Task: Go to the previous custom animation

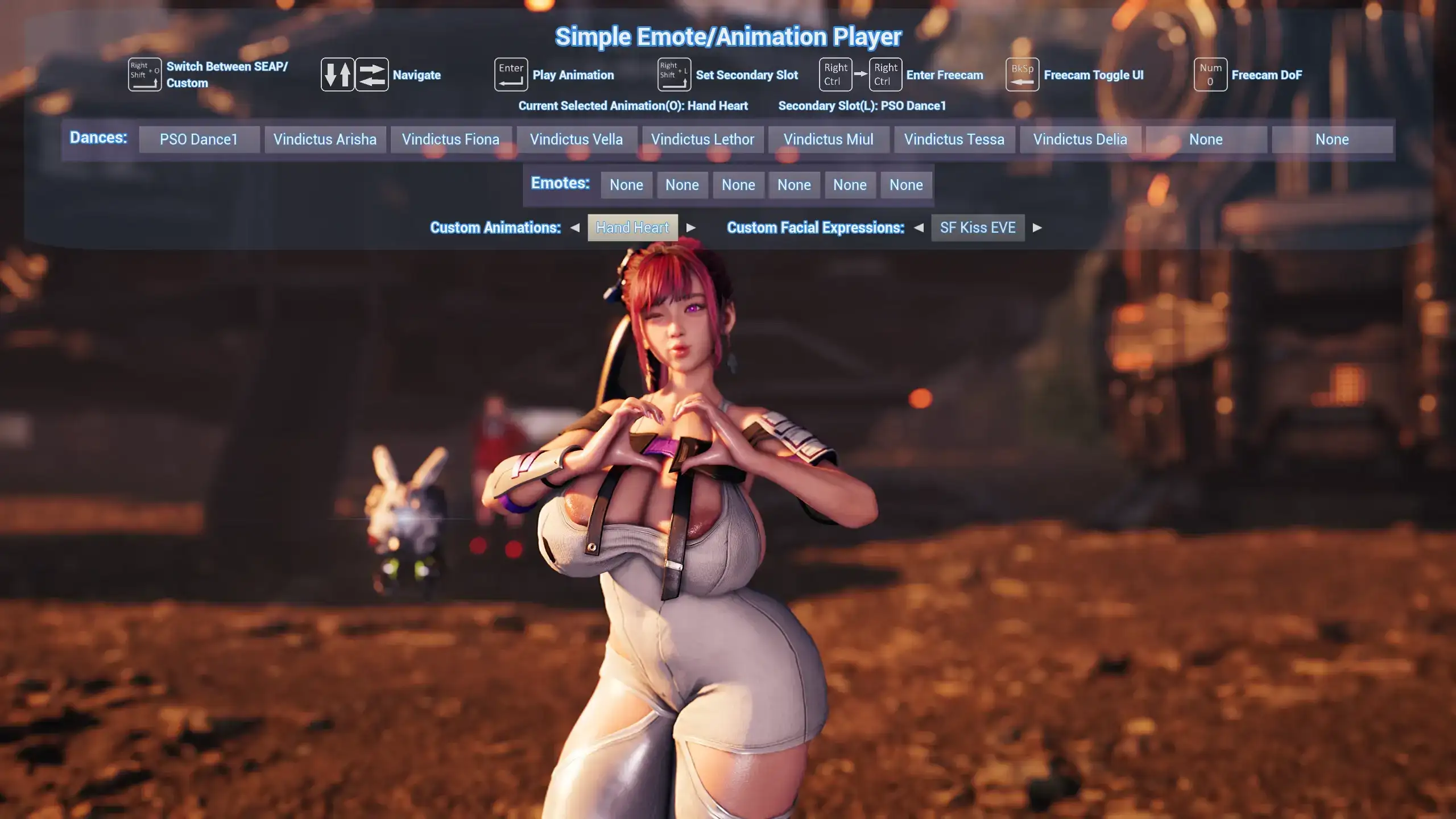Action: tap(575, 227)
